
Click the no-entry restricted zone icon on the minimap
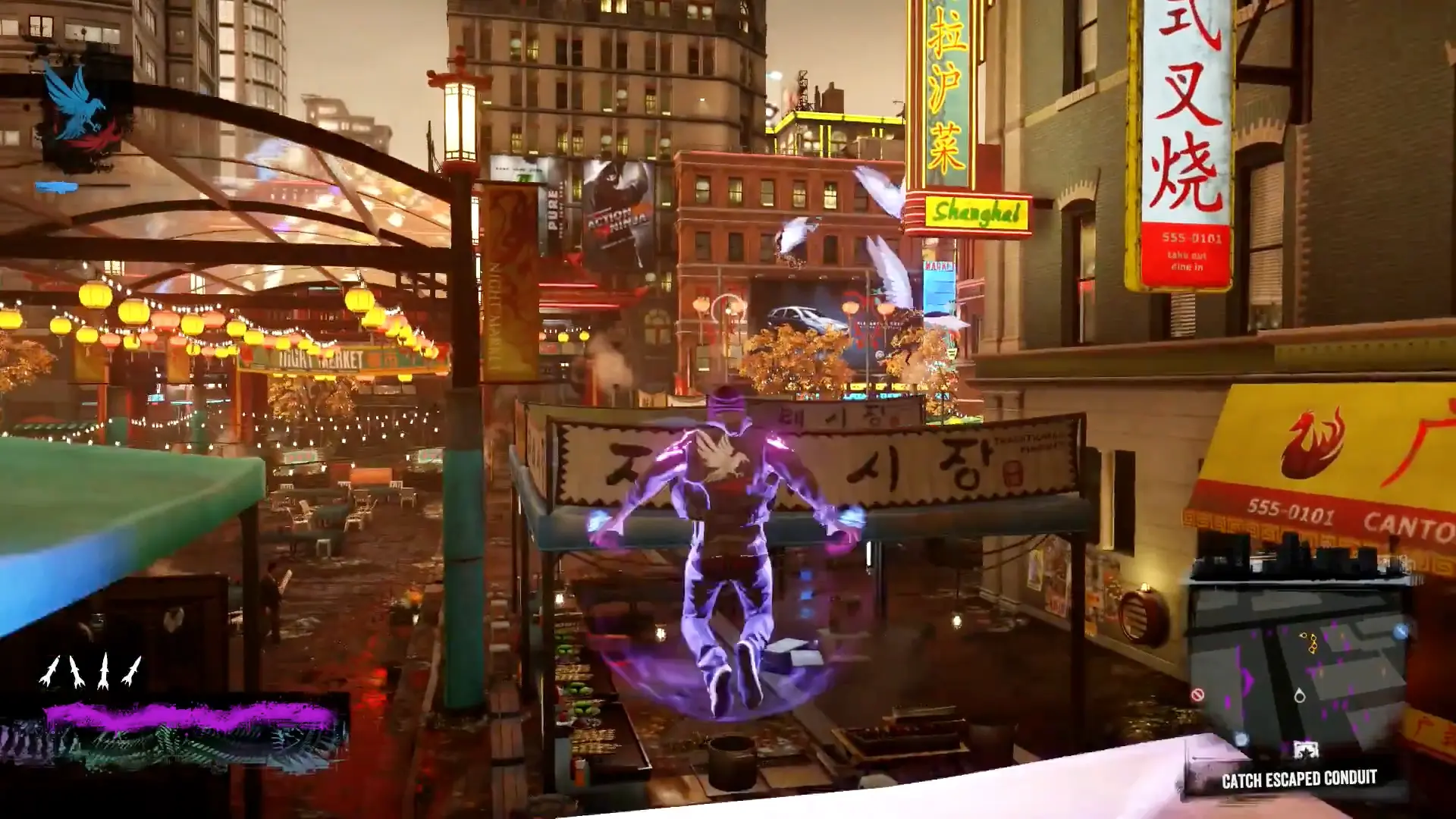tap(1198, 695)
